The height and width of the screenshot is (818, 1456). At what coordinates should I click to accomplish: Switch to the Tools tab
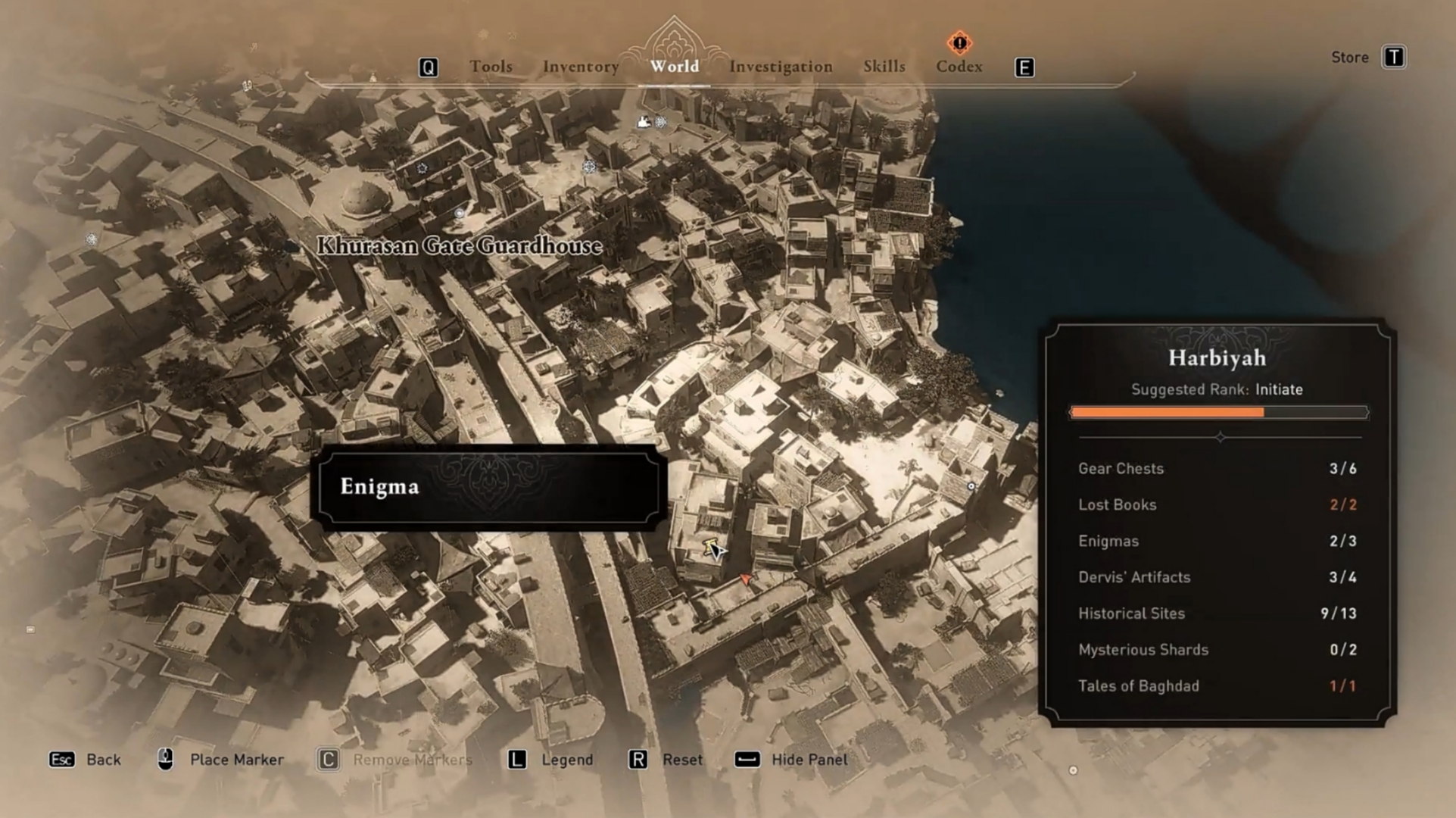(491, 67)
